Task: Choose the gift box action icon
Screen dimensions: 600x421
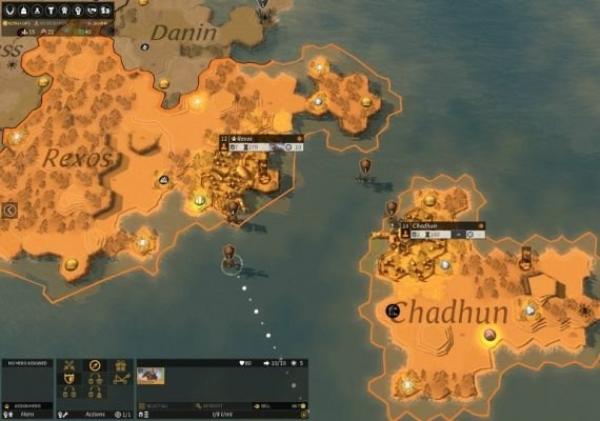Action: pyautogui.click(x=121, y=367)
